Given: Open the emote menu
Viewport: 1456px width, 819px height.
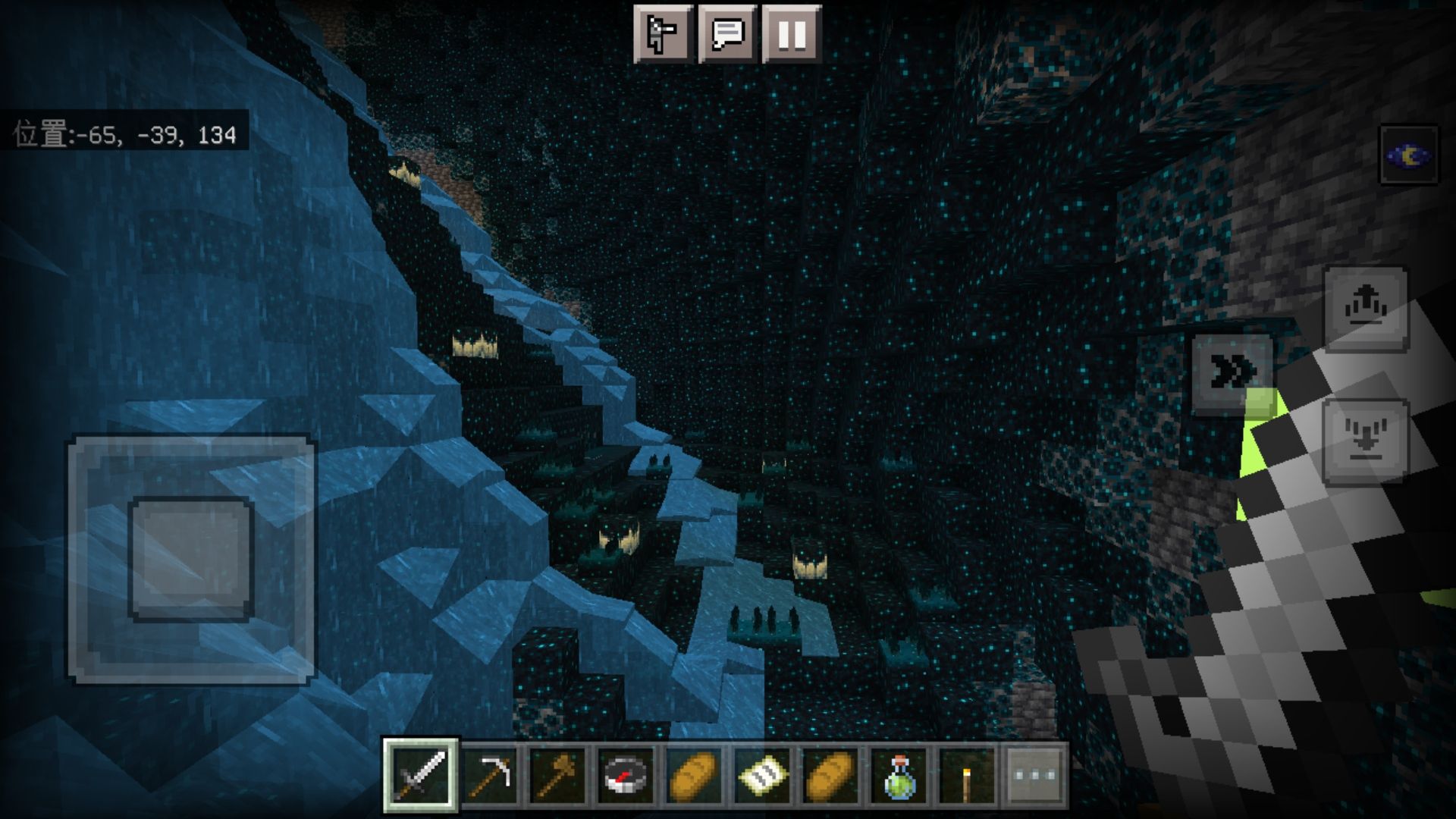Looking at the screenshot, I should 663,34.
